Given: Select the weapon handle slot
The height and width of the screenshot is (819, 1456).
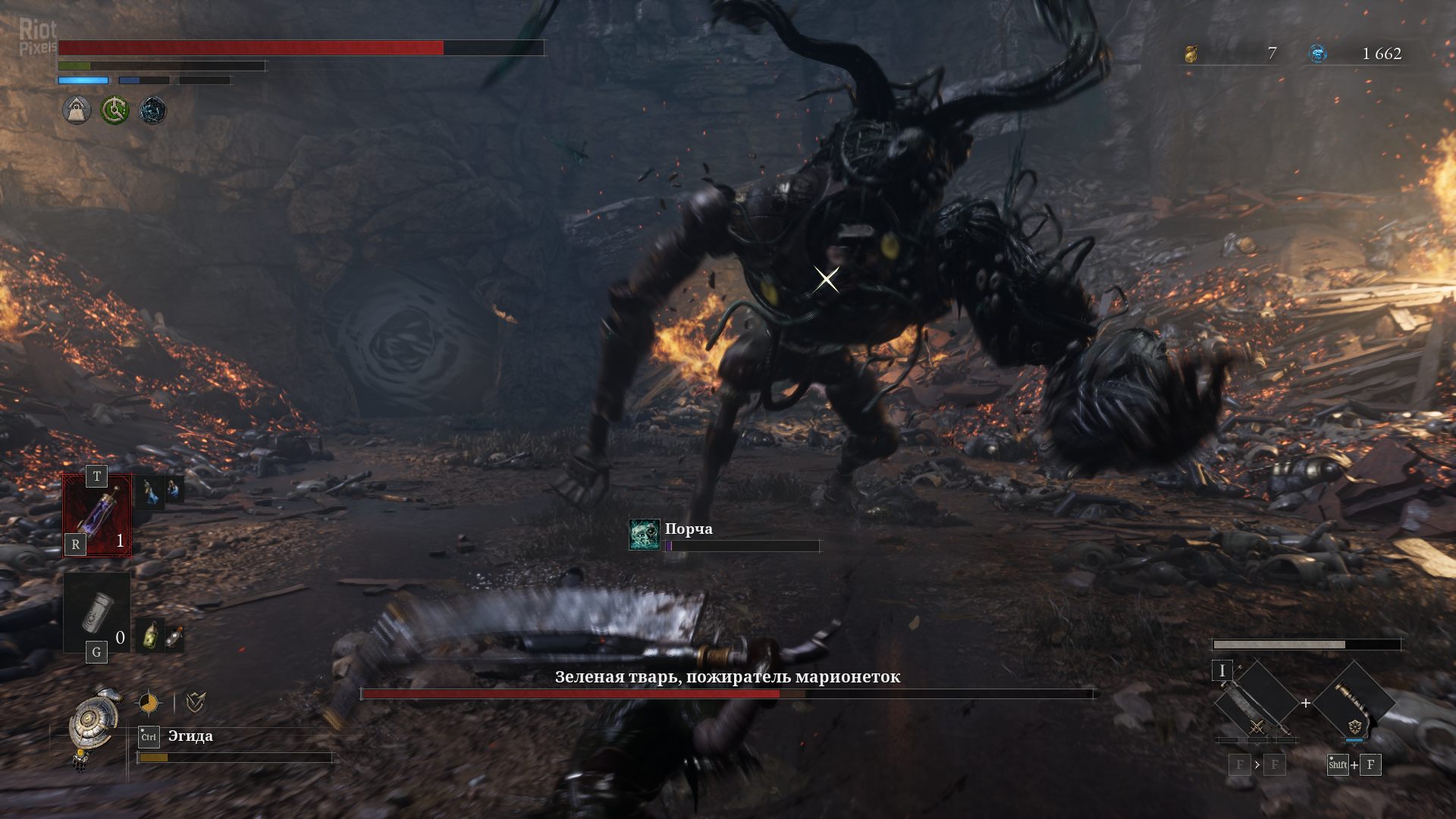Looking at the screenshot, I should coord(1354,703).
